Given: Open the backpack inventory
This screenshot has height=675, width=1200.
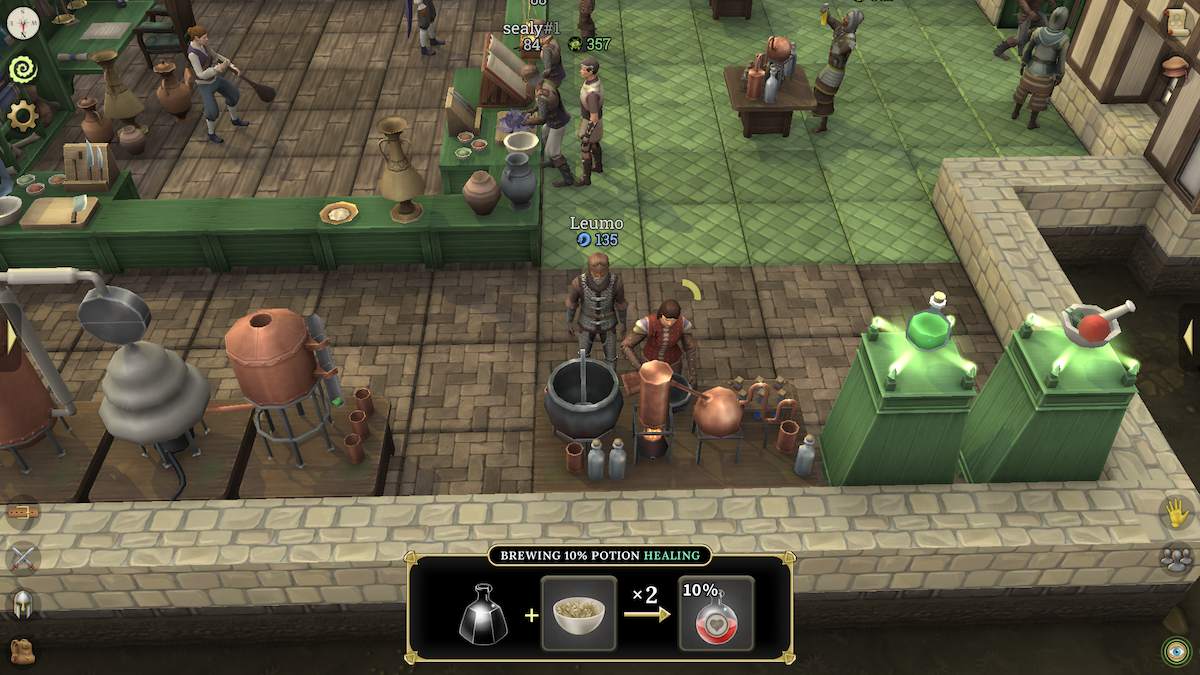Looking at the screenshot, I should (22, 651).
